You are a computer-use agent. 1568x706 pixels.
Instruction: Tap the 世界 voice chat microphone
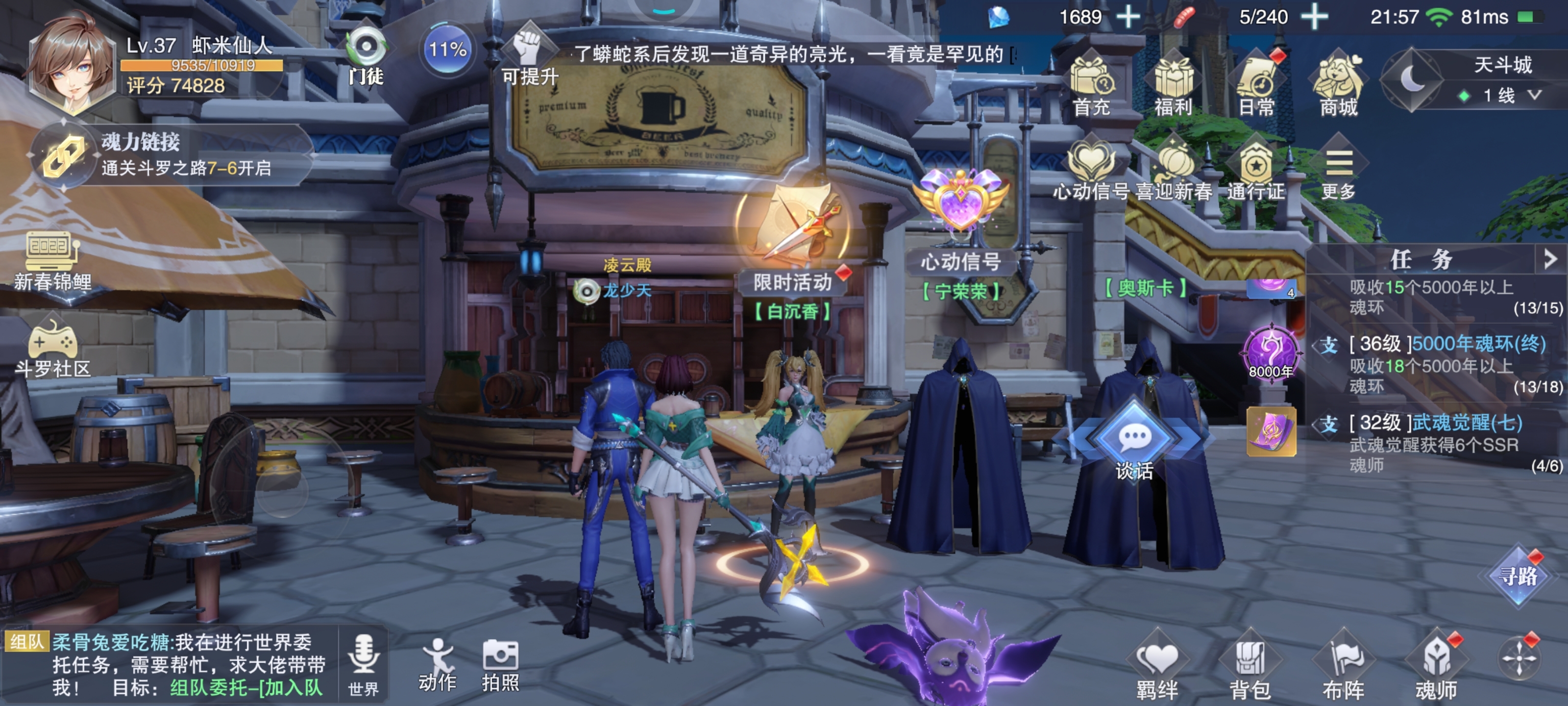pos(364,663)
